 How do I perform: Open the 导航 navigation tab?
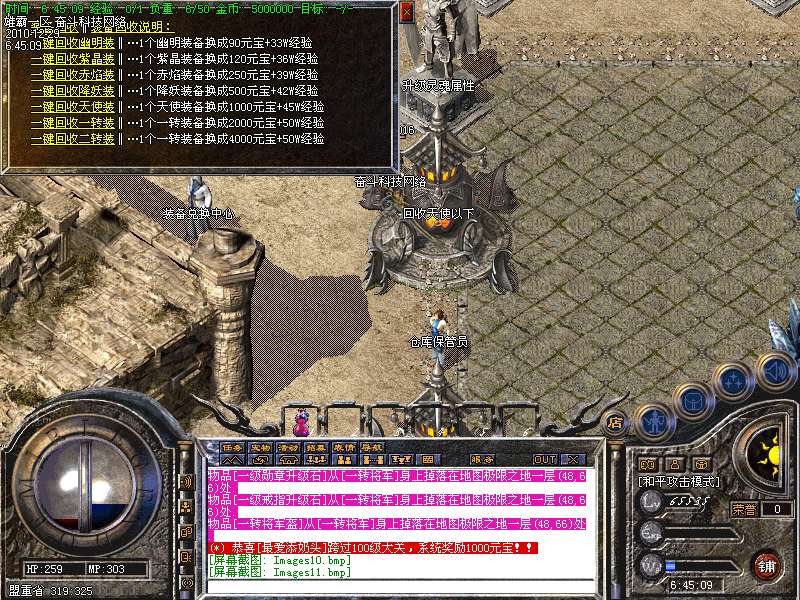372,447
